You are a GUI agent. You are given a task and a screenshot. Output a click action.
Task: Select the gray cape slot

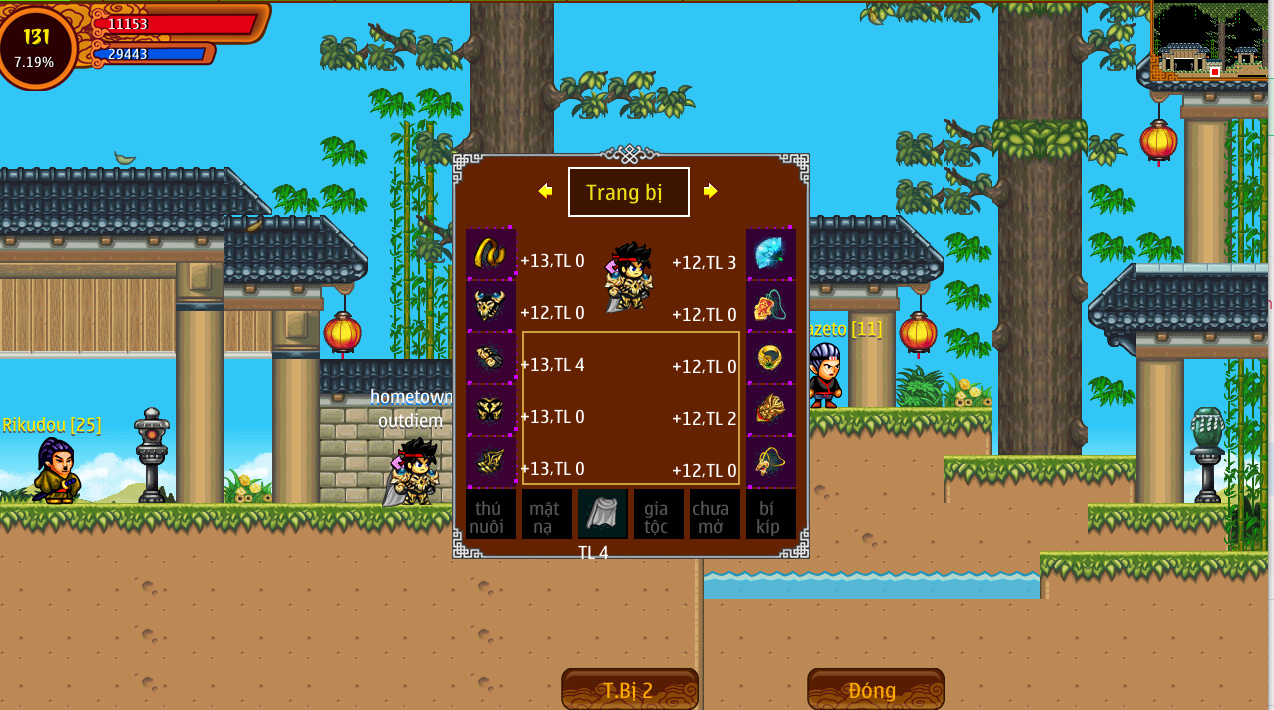pyautogui.click(x=602, y=514)
